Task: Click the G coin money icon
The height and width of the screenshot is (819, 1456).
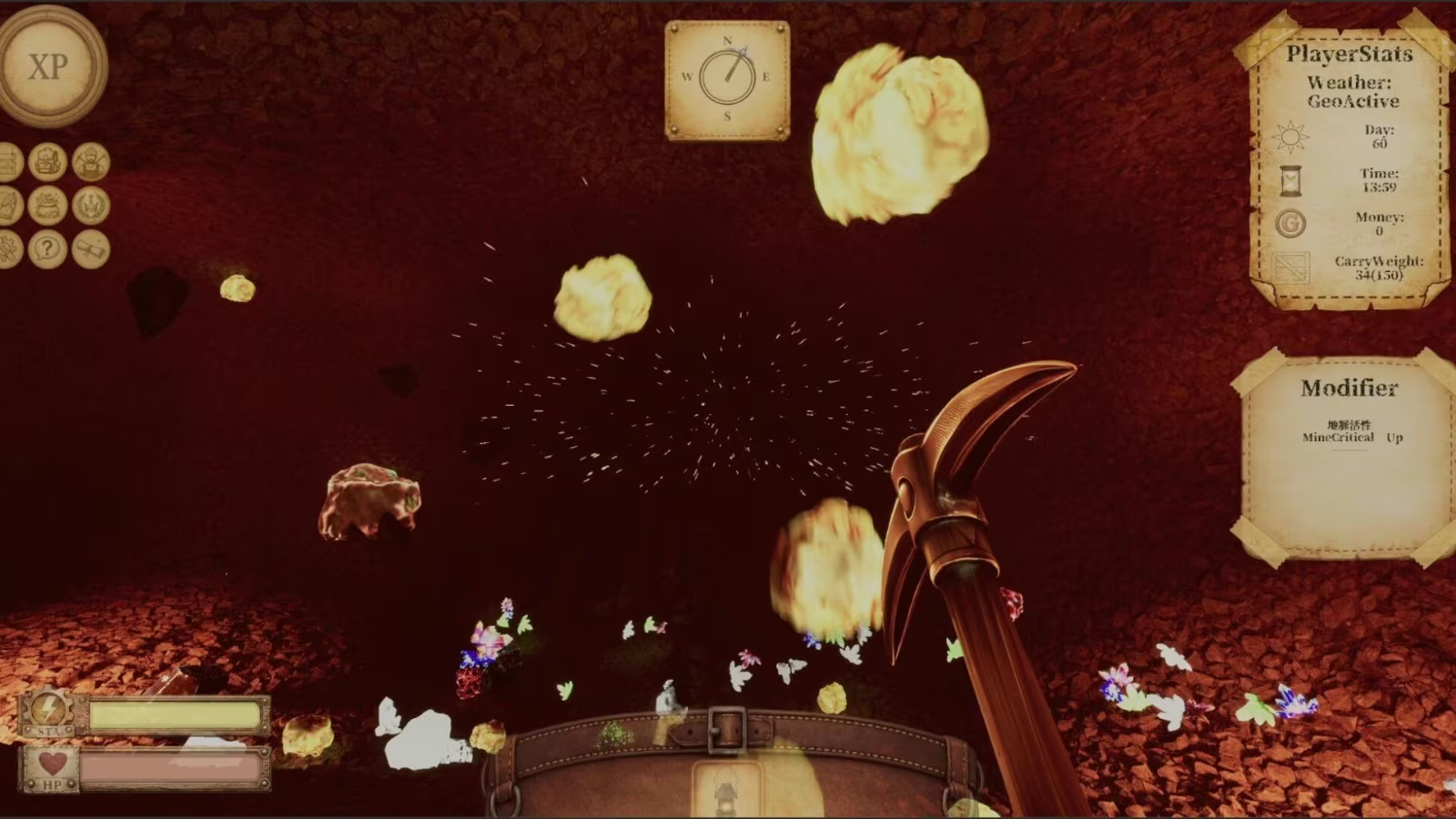Action: pyautogui.click(x=1290, y=223)
